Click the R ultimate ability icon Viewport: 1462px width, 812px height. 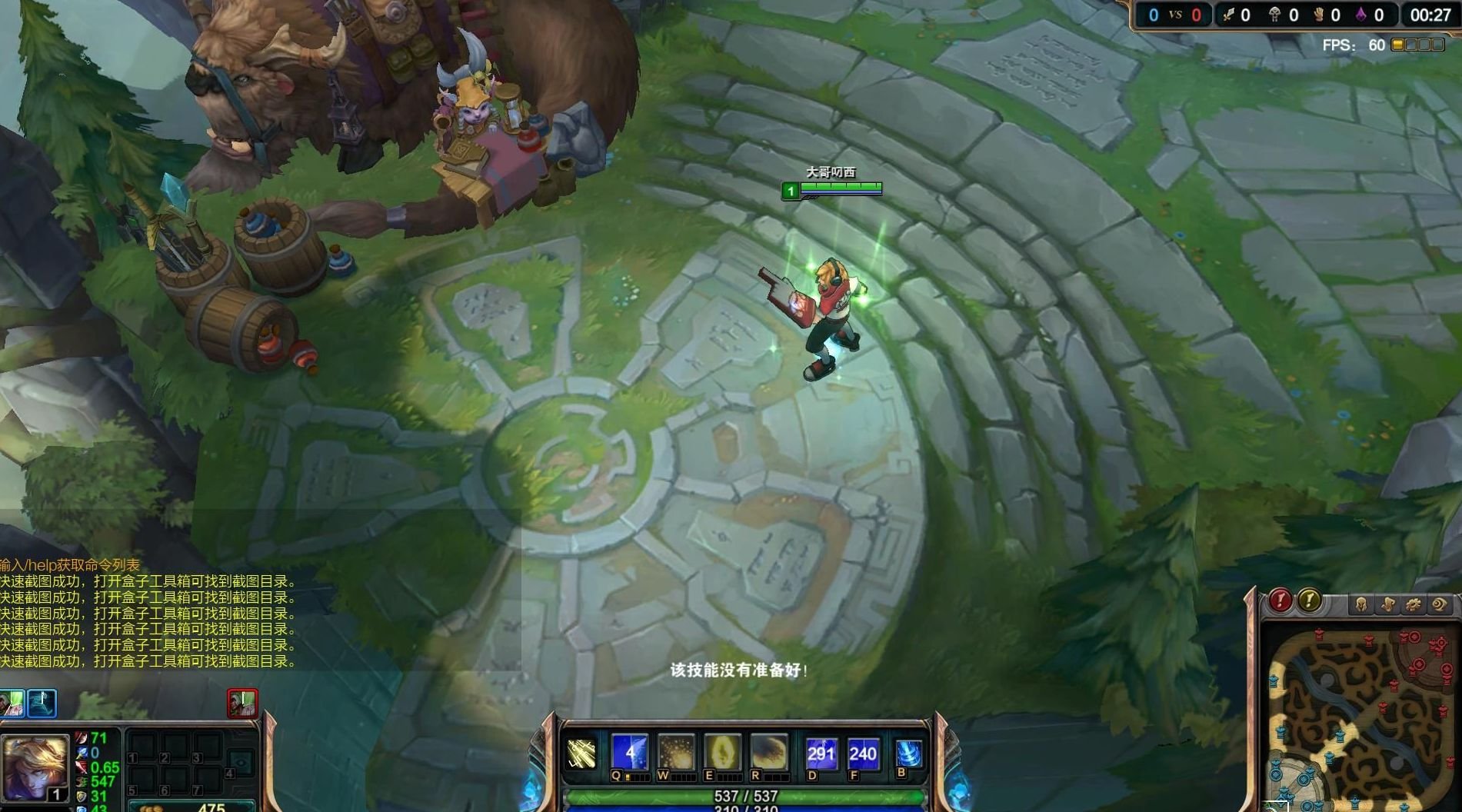[768, 751]
